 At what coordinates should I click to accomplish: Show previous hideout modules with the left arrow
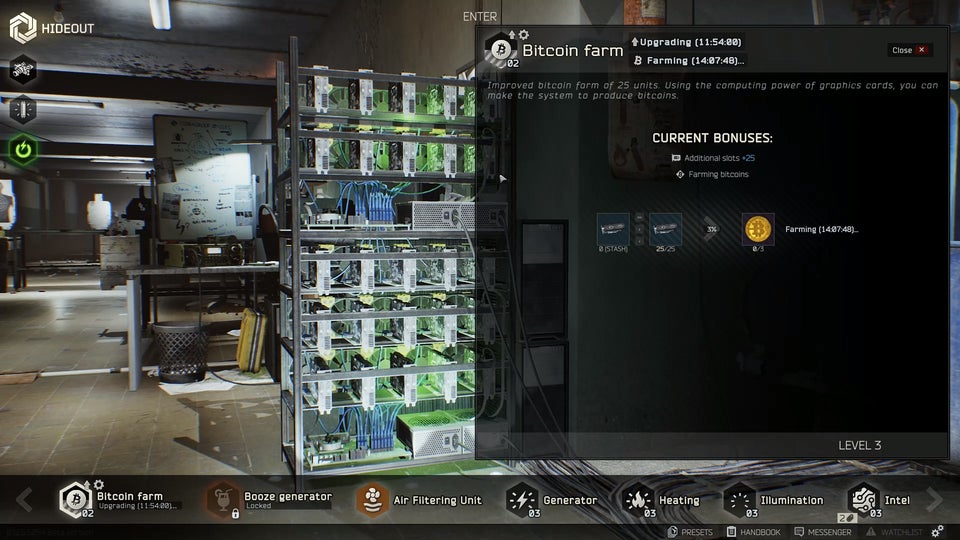pos(24,499)
